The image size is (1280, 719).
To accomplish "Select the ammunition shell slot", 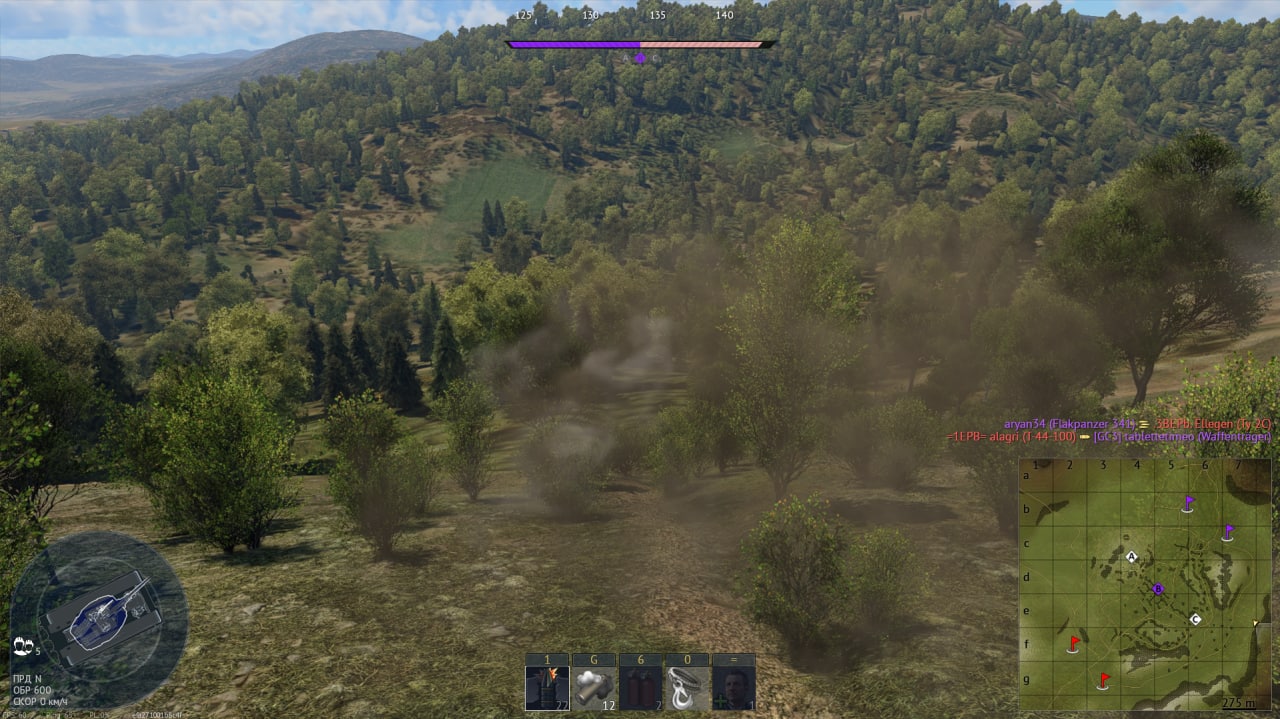I will coord(547,688).
